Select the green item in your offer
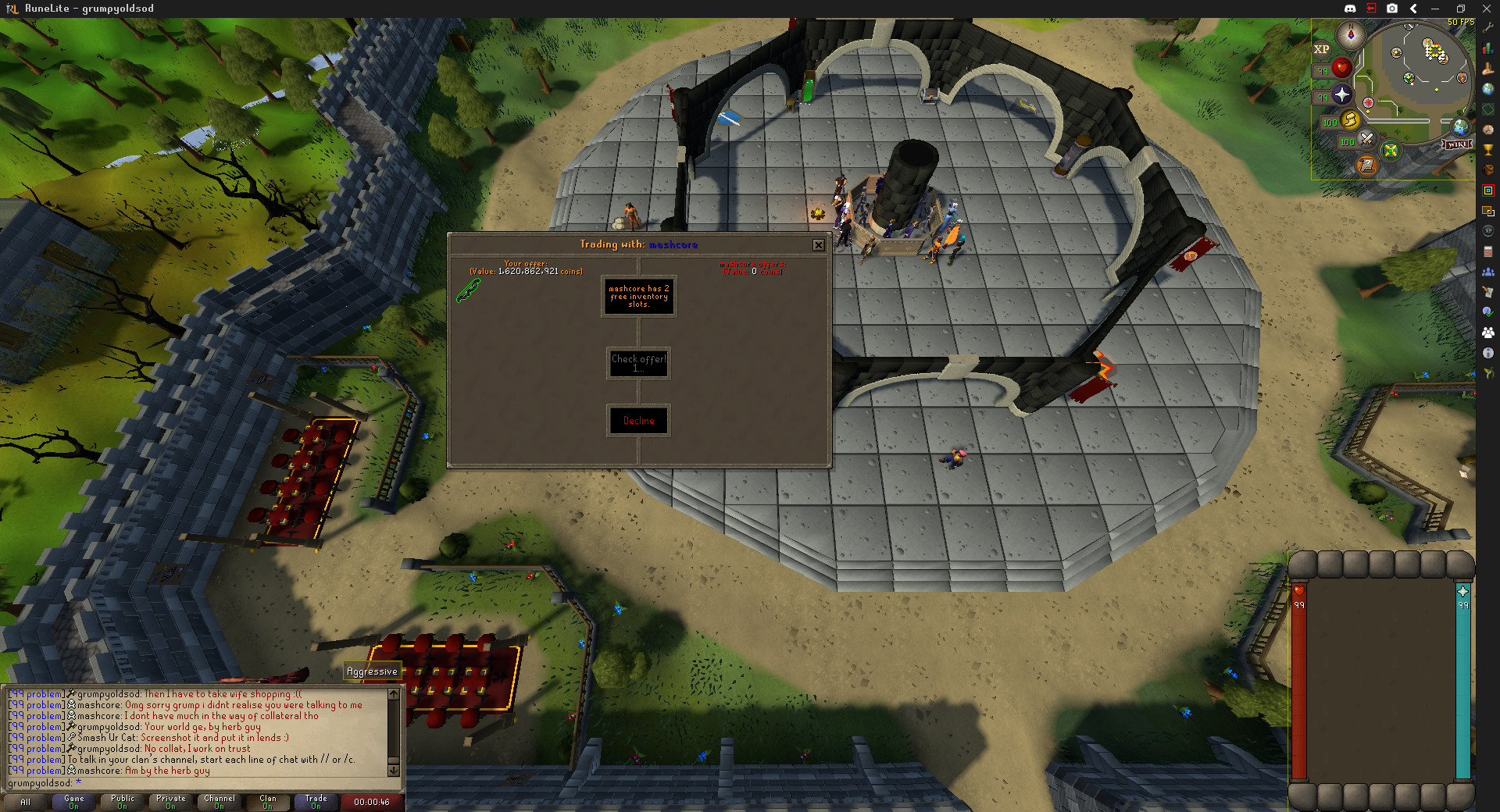This screenshot has width=1500, height=812. 468,291
